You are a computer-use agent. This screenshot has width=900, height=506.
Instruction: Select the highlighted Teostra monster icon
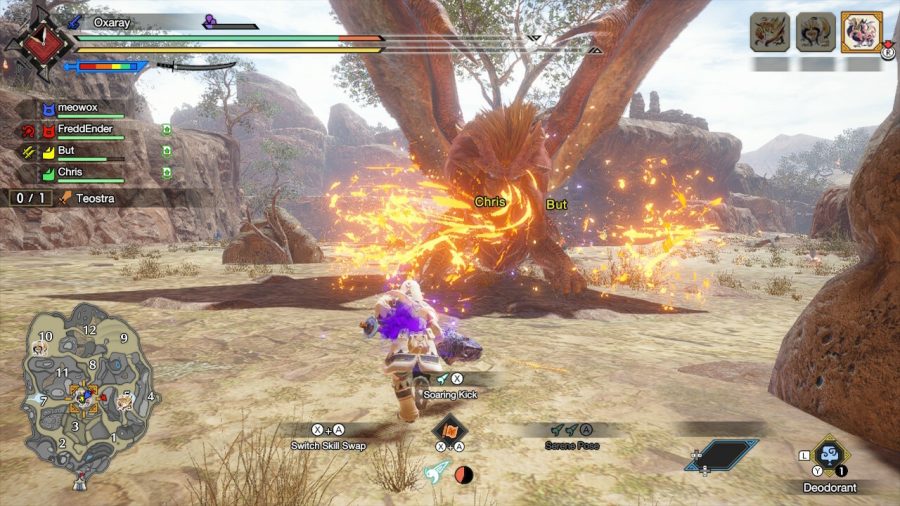861,31
